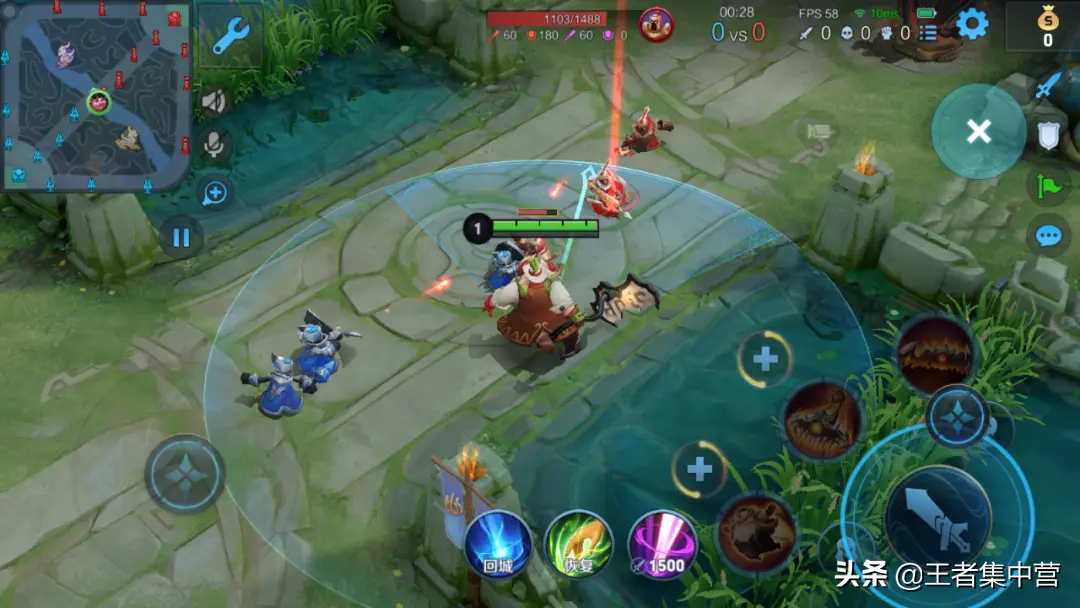Screen dimensions: 1080x608
Task: Tap the basic attack sword button
Action: pos(936,520)
